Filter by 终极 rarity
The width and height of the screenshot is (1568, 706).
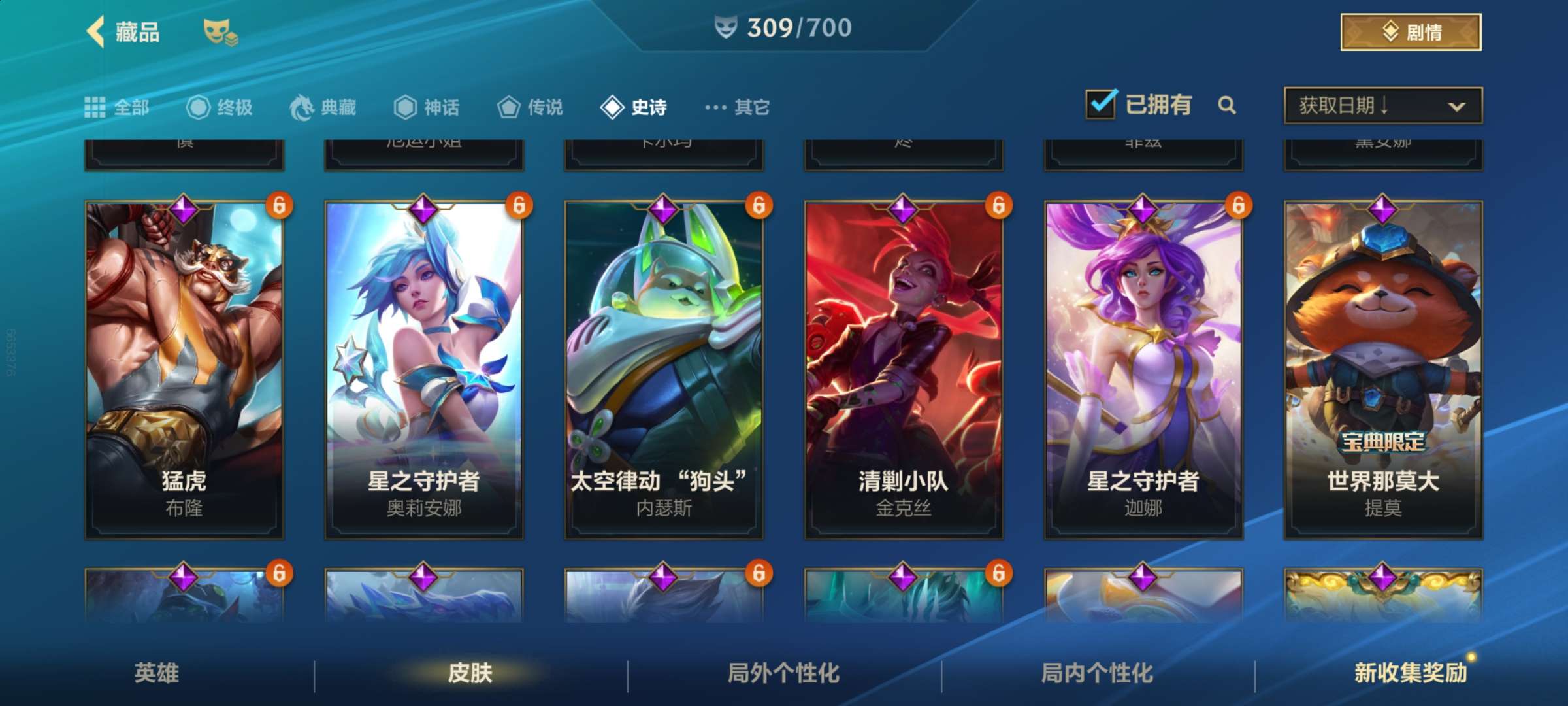coord(220,107)
